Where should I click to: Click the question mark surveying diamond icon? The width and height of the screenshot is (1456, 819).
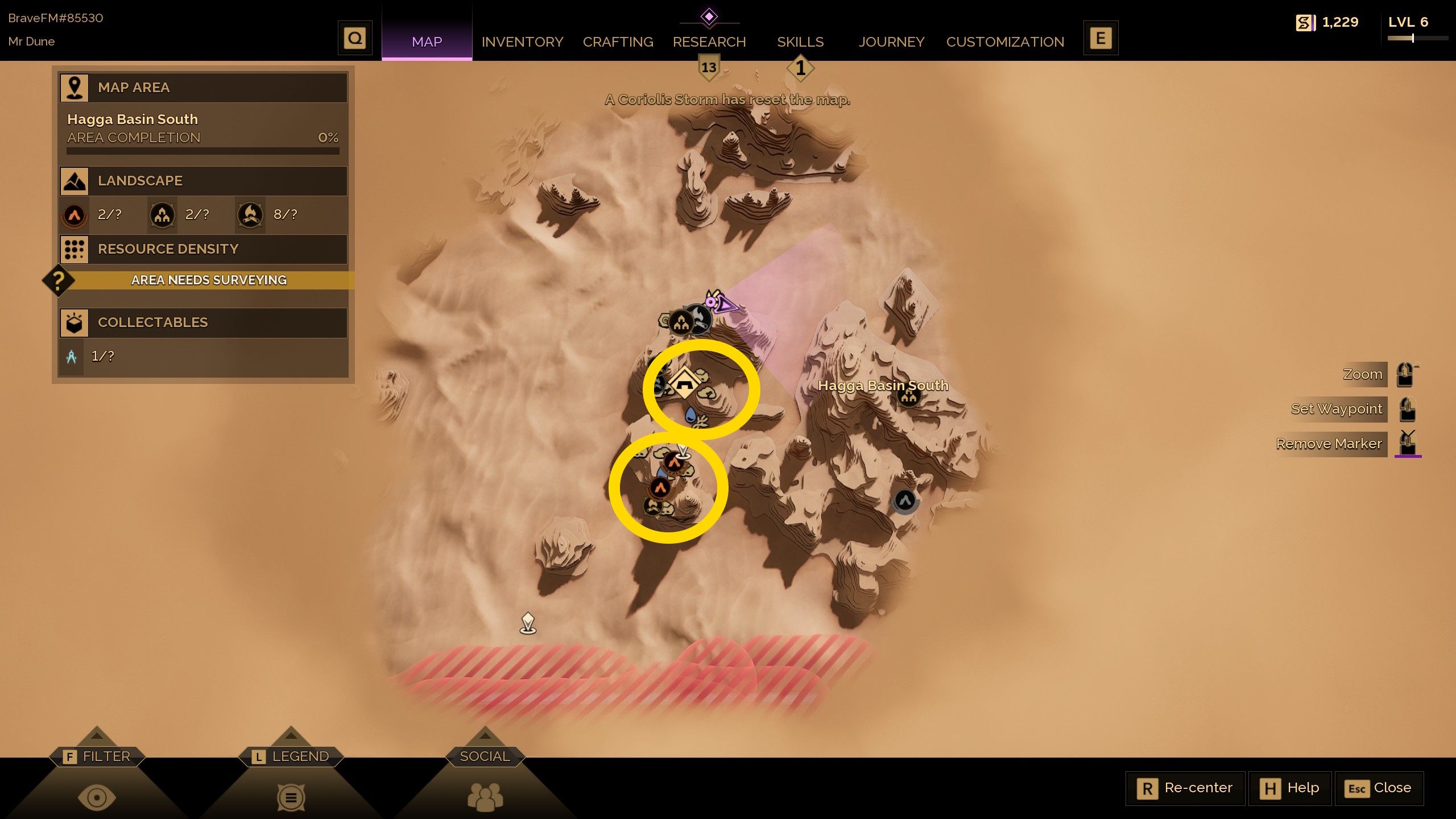point(59,280)
